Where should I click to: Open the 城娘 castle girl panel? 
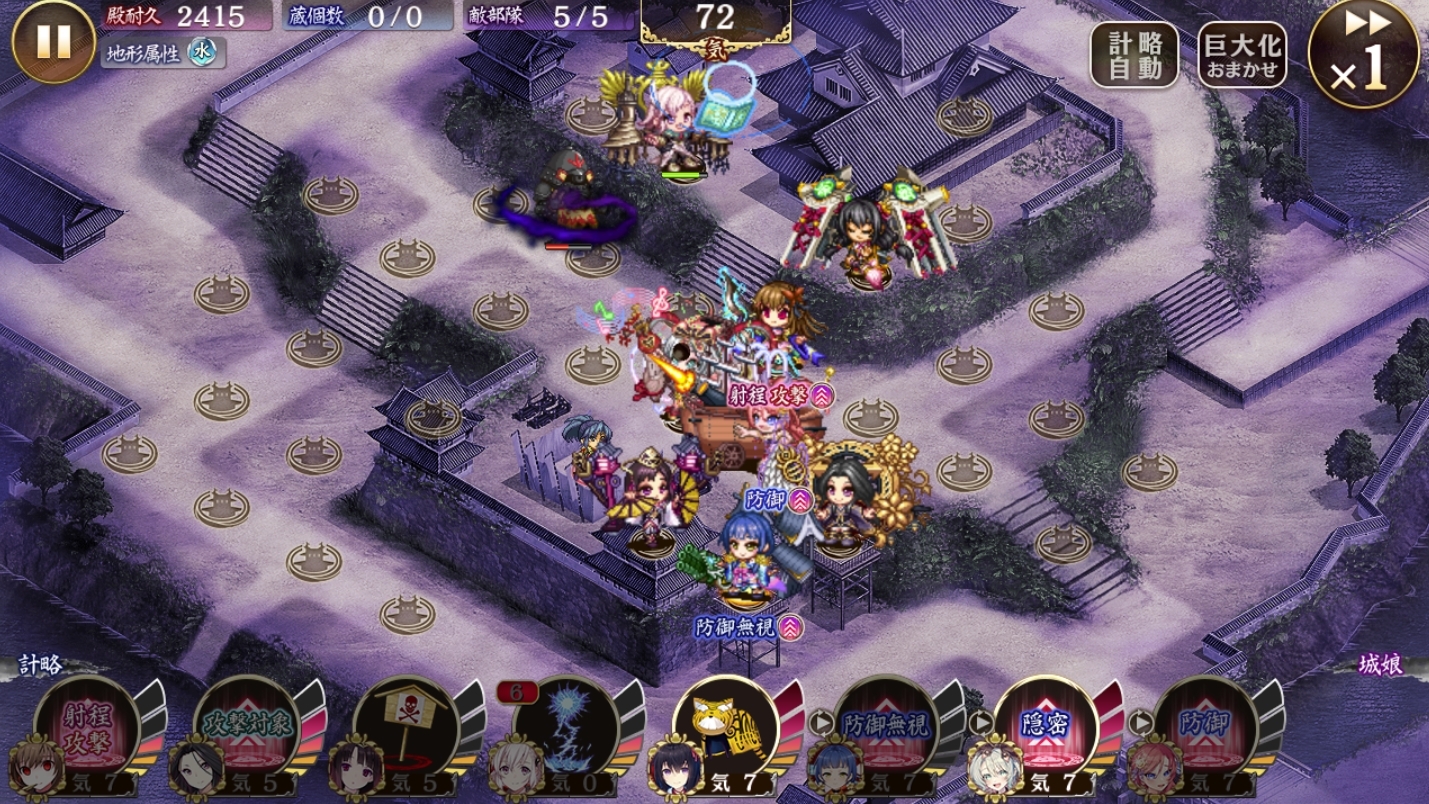click(x=1380, y=665)
